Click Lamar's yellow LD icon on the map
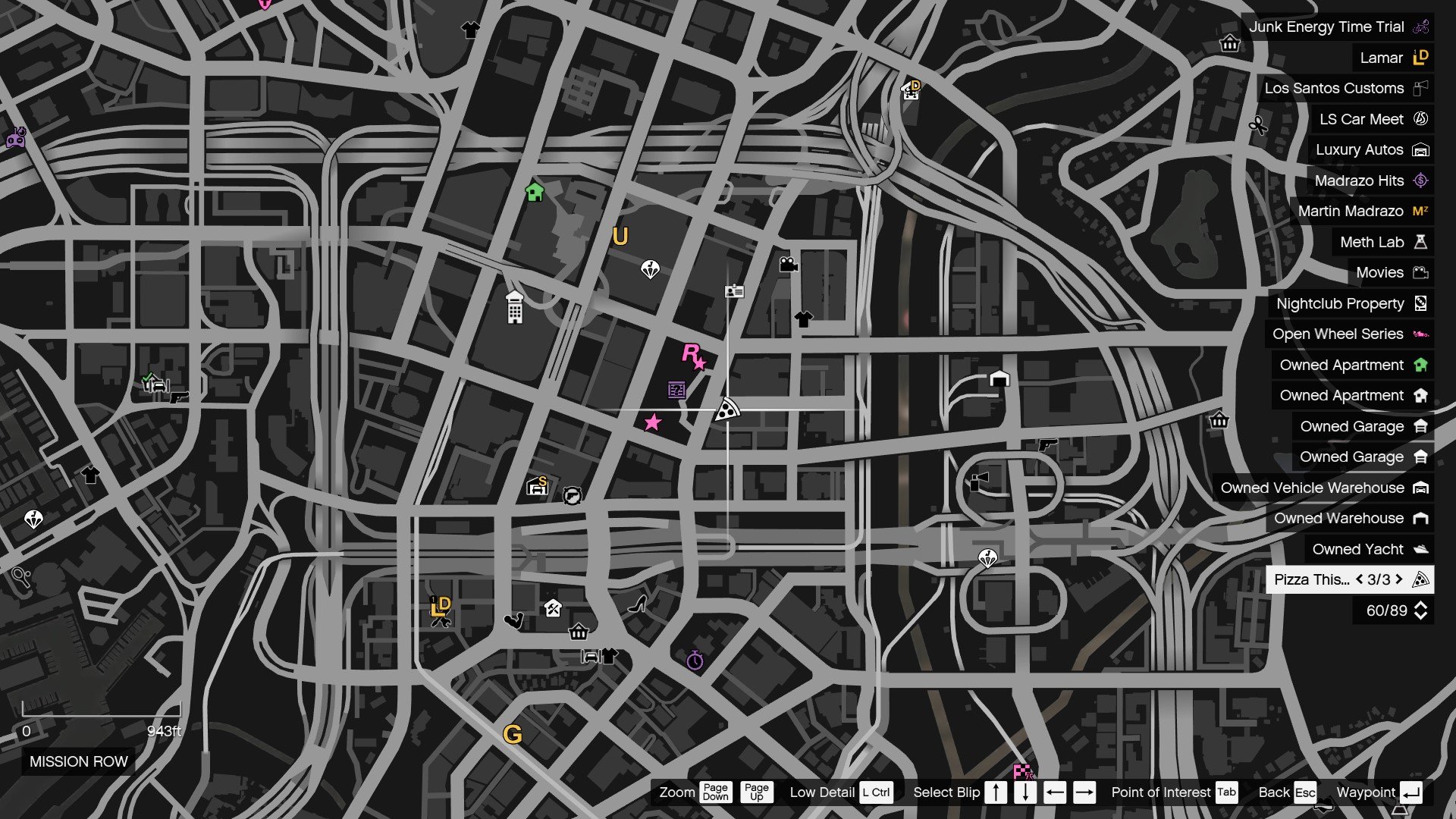1456x819 pixels. point(441,605)
